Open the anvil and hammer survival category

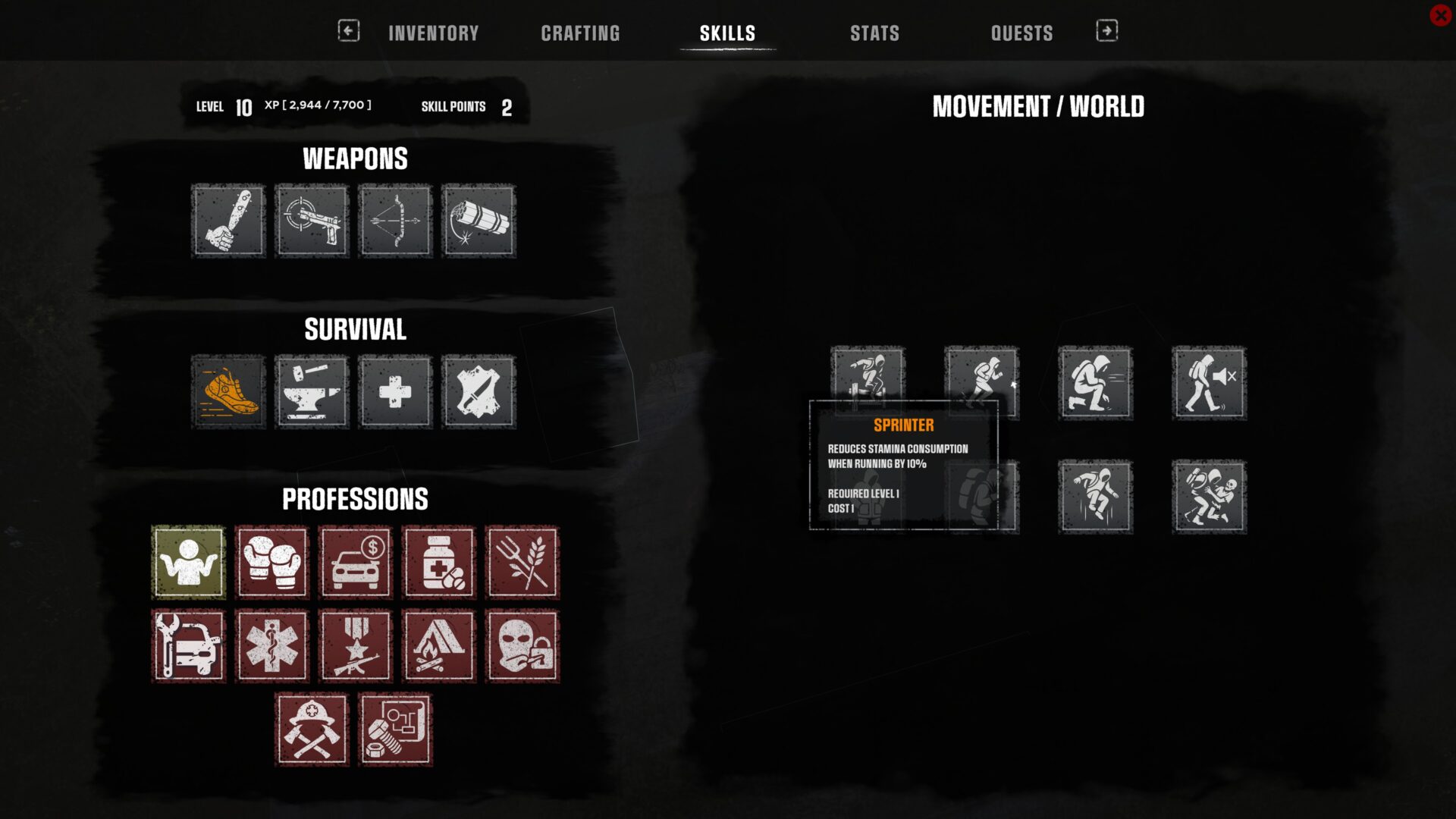[x=312, y=392]
